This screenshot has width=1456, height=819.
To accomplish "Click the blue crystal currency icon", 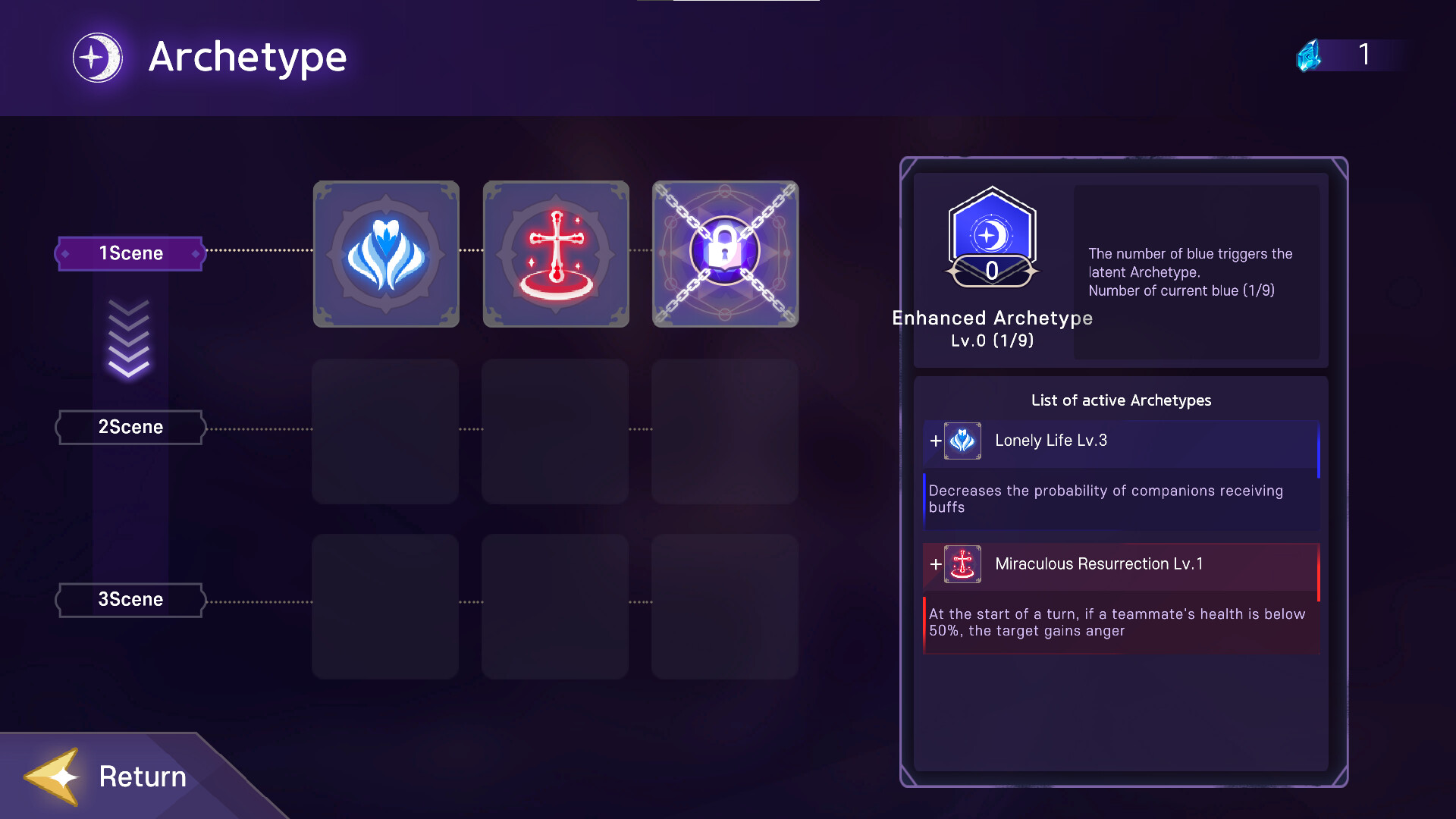I will 1308,55.
